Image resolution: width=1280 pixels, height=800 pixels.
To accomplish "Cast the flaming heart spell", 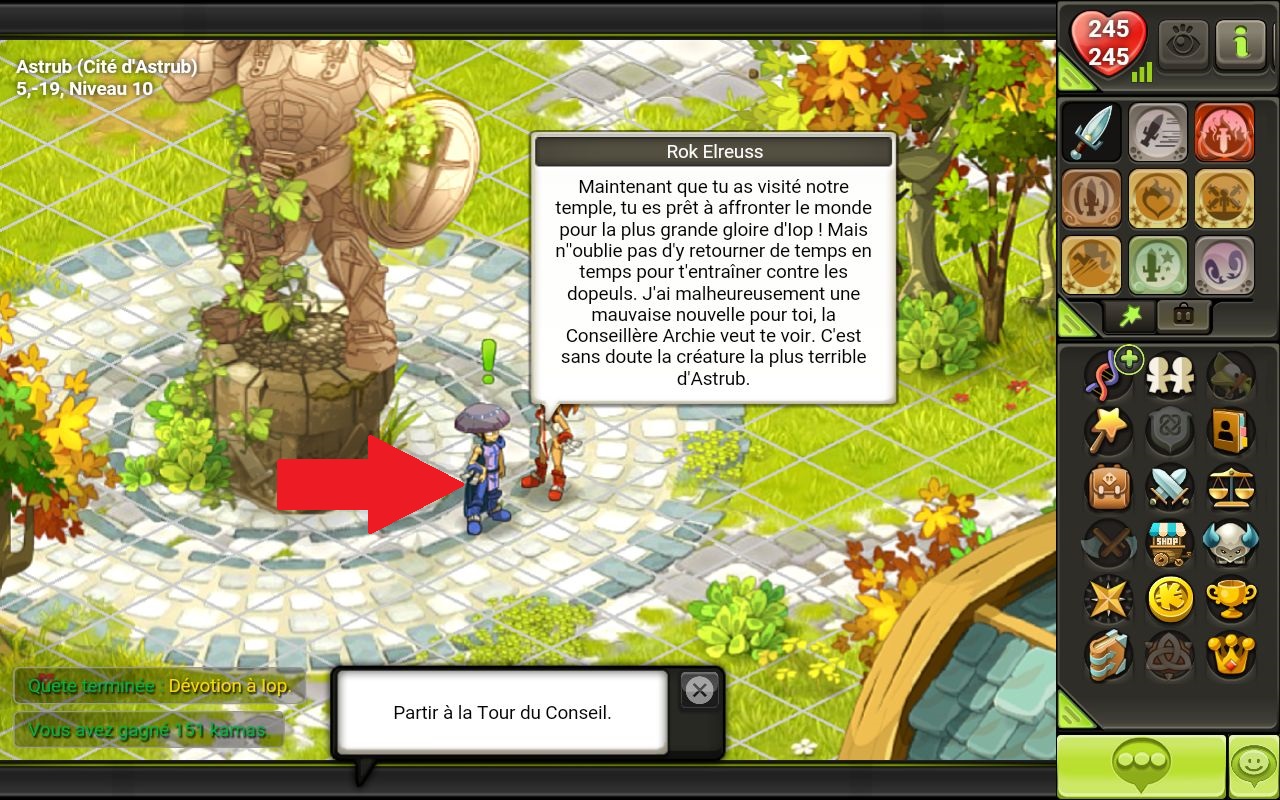I will [1157, 199].
